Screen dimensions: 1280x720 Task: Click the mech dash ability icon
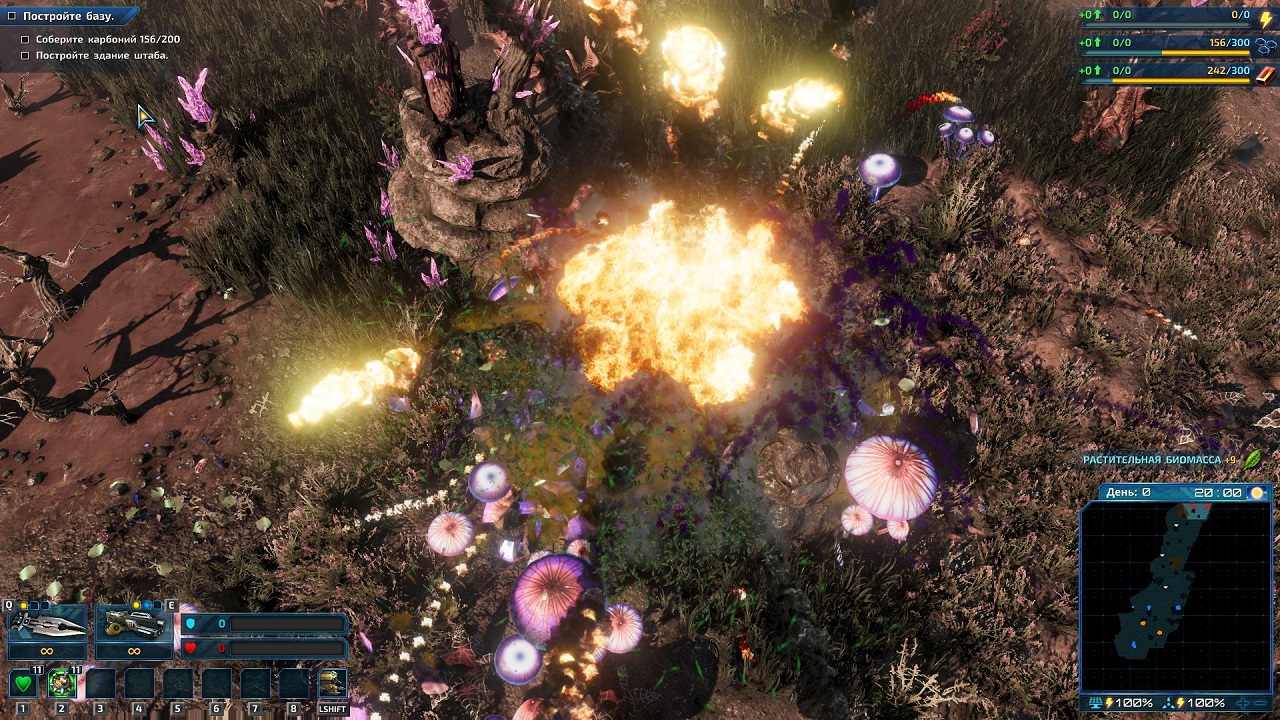332,684
